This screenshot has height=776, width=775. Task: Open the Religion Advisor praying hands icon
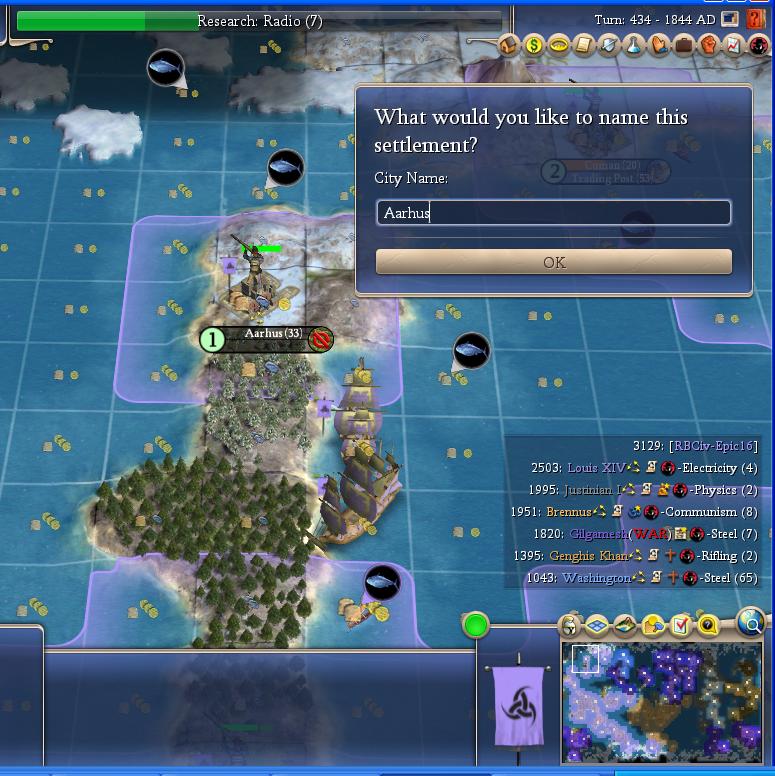[x=659, y=45]
